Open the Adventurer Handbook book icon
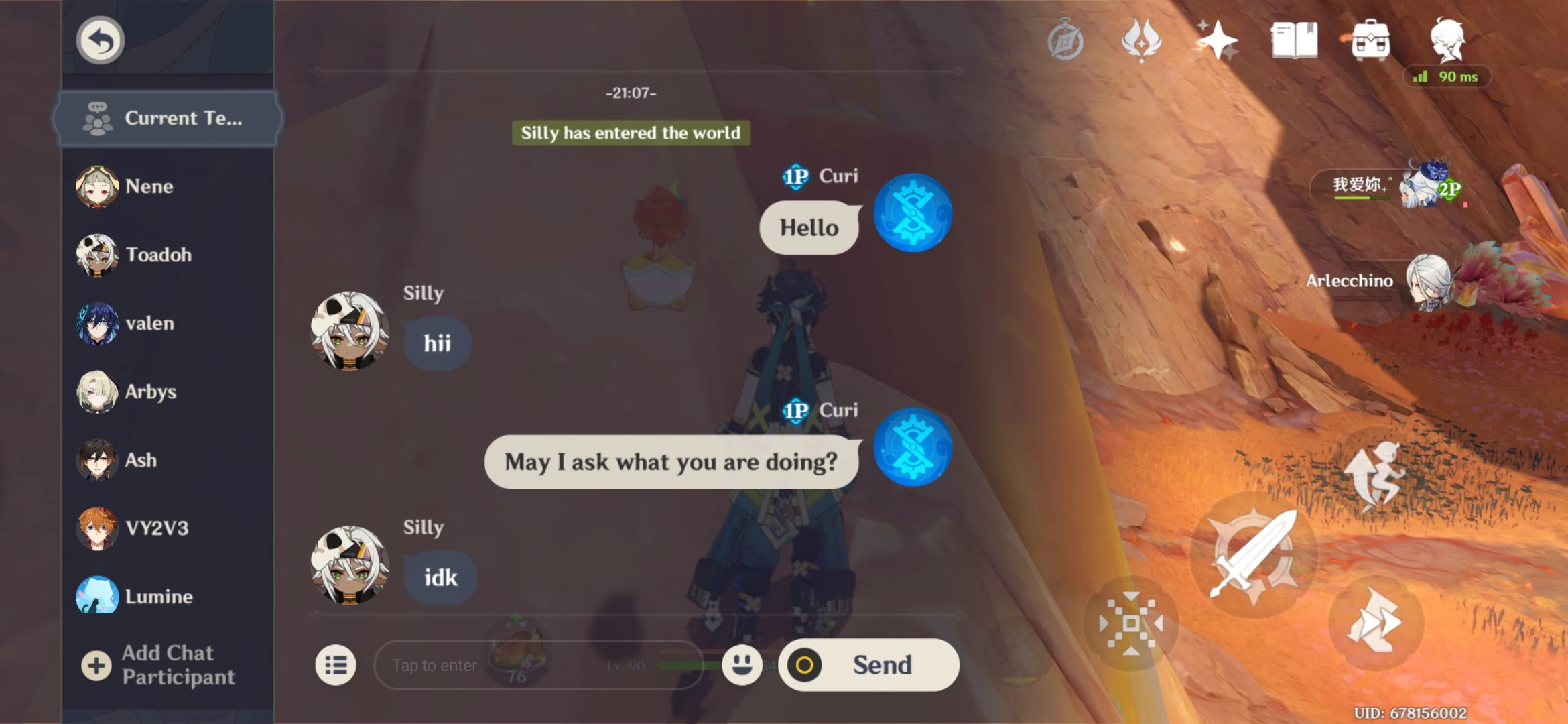 point(1293,40)
